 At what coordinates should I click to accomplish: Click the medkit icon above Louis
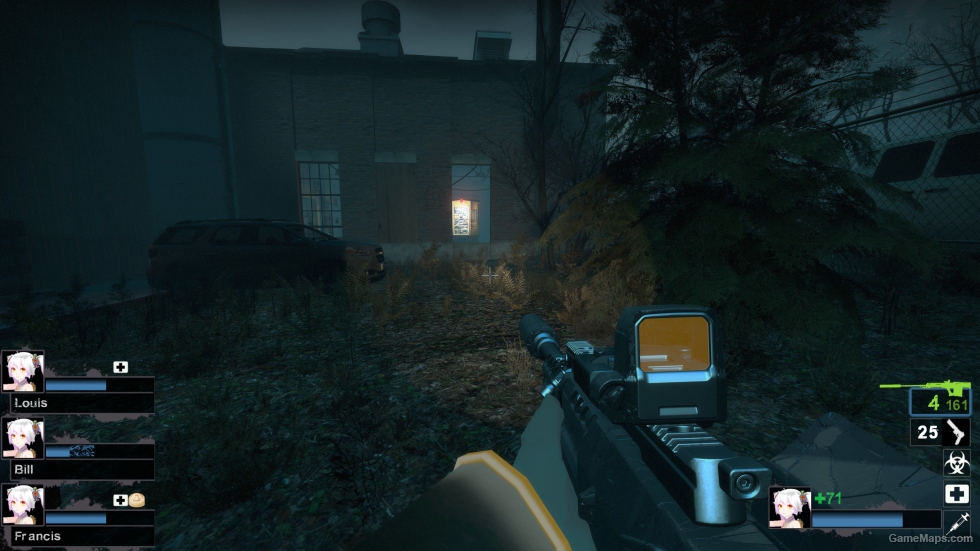pyautogui.click(x=121, y=367)
